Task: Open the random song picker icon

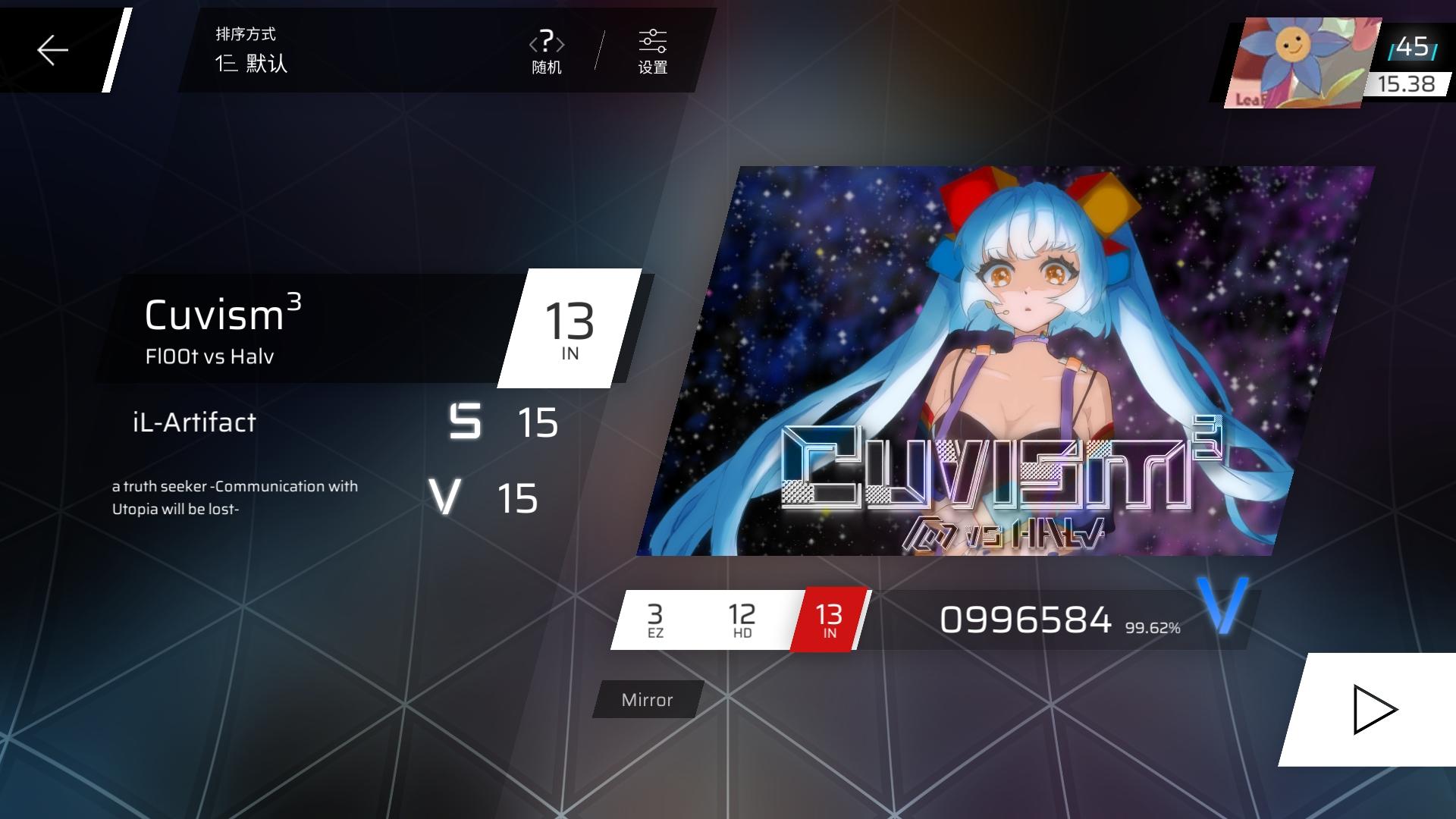Action: tap(546, 51)
